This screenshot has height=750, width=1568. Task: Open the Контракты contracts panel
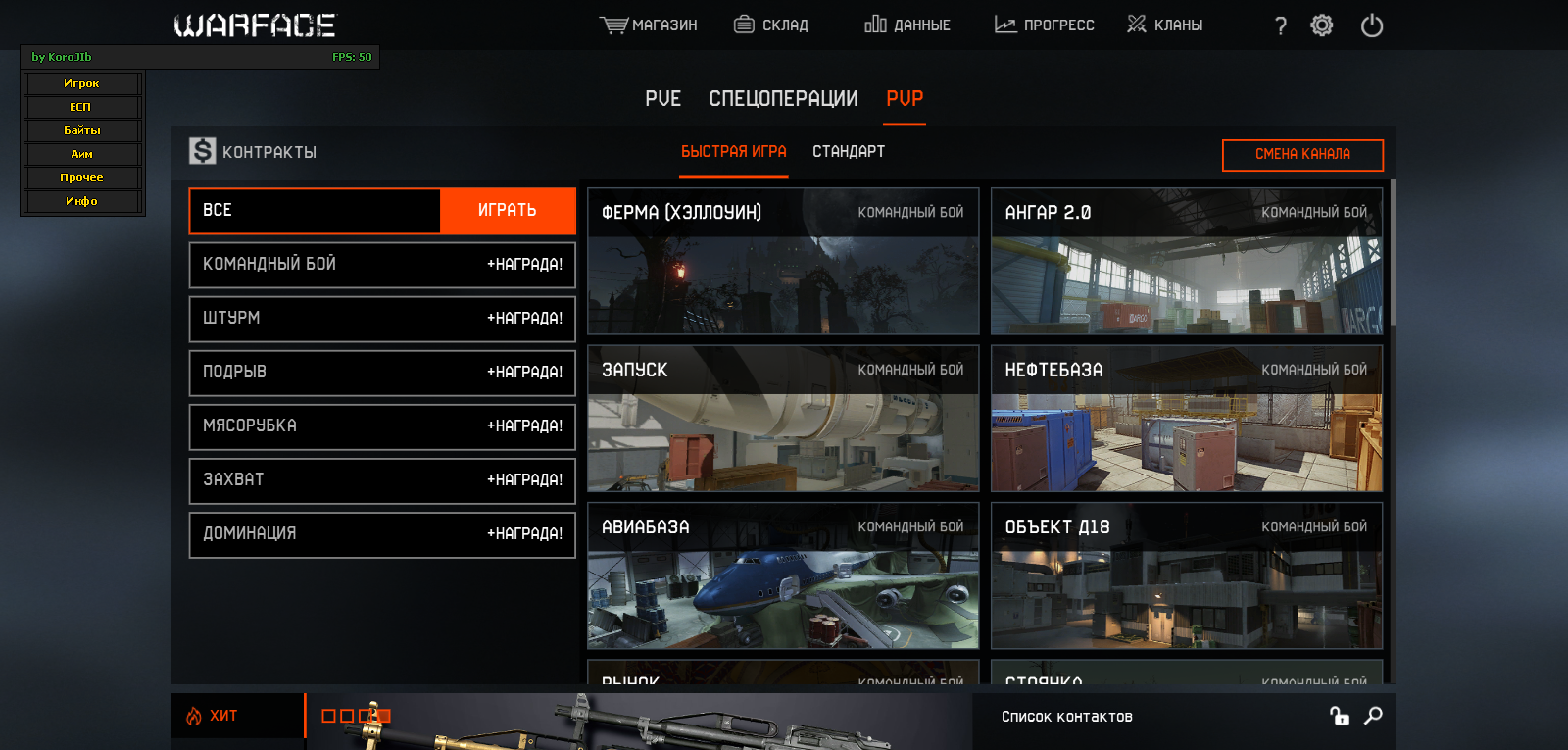tap(253, 152)
